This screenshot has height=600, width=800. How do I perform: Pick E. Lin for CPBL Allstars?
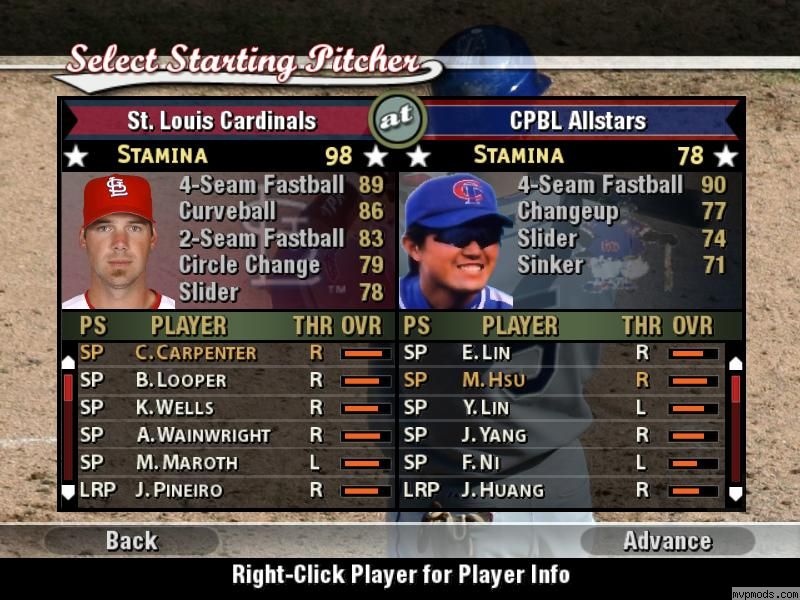click(x=486, y=353)
